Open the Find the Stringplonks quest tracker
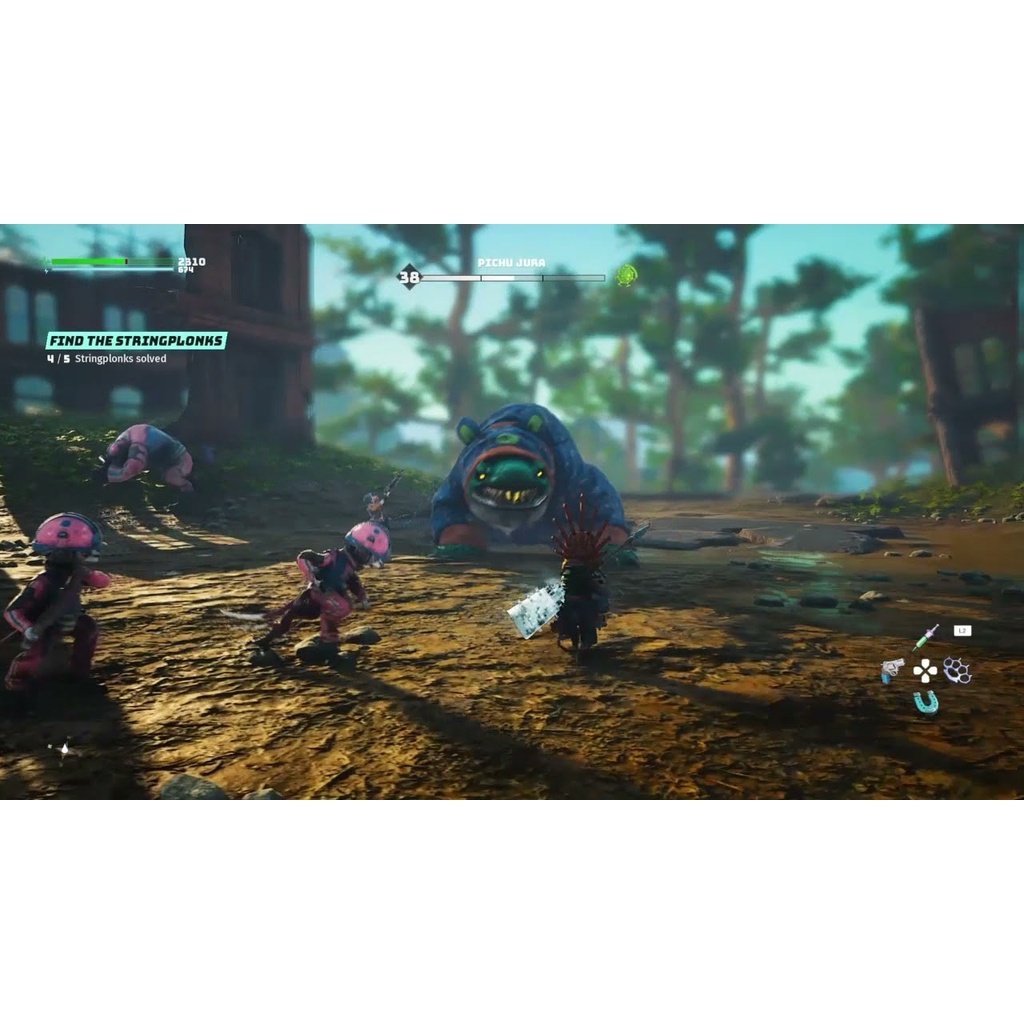The height and width of the screenshot is (1024, 1024). click(x=137, y=341)
